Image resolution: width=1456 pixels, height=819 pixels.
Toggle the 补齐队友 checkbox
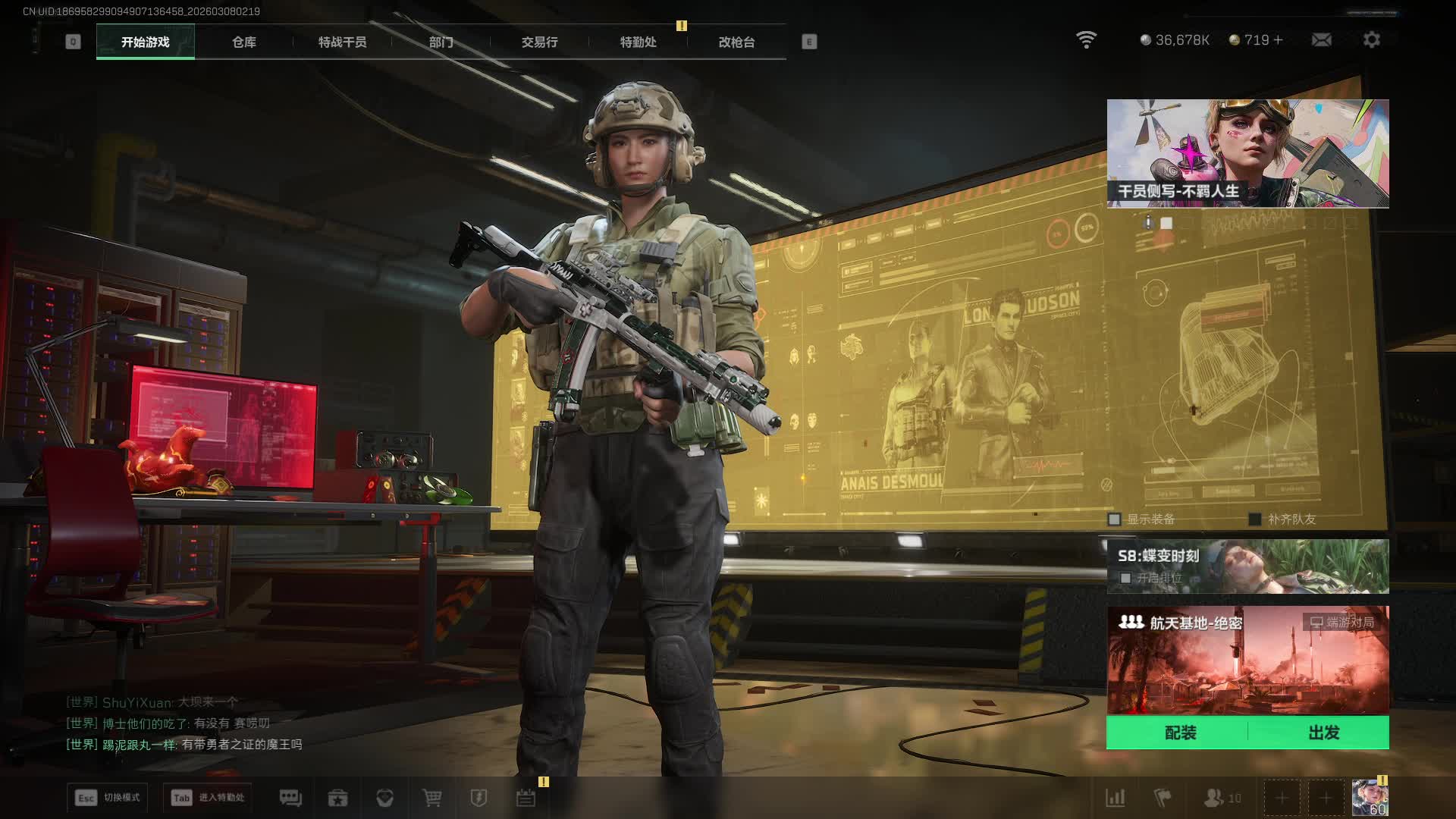[x=1255, y=519]
